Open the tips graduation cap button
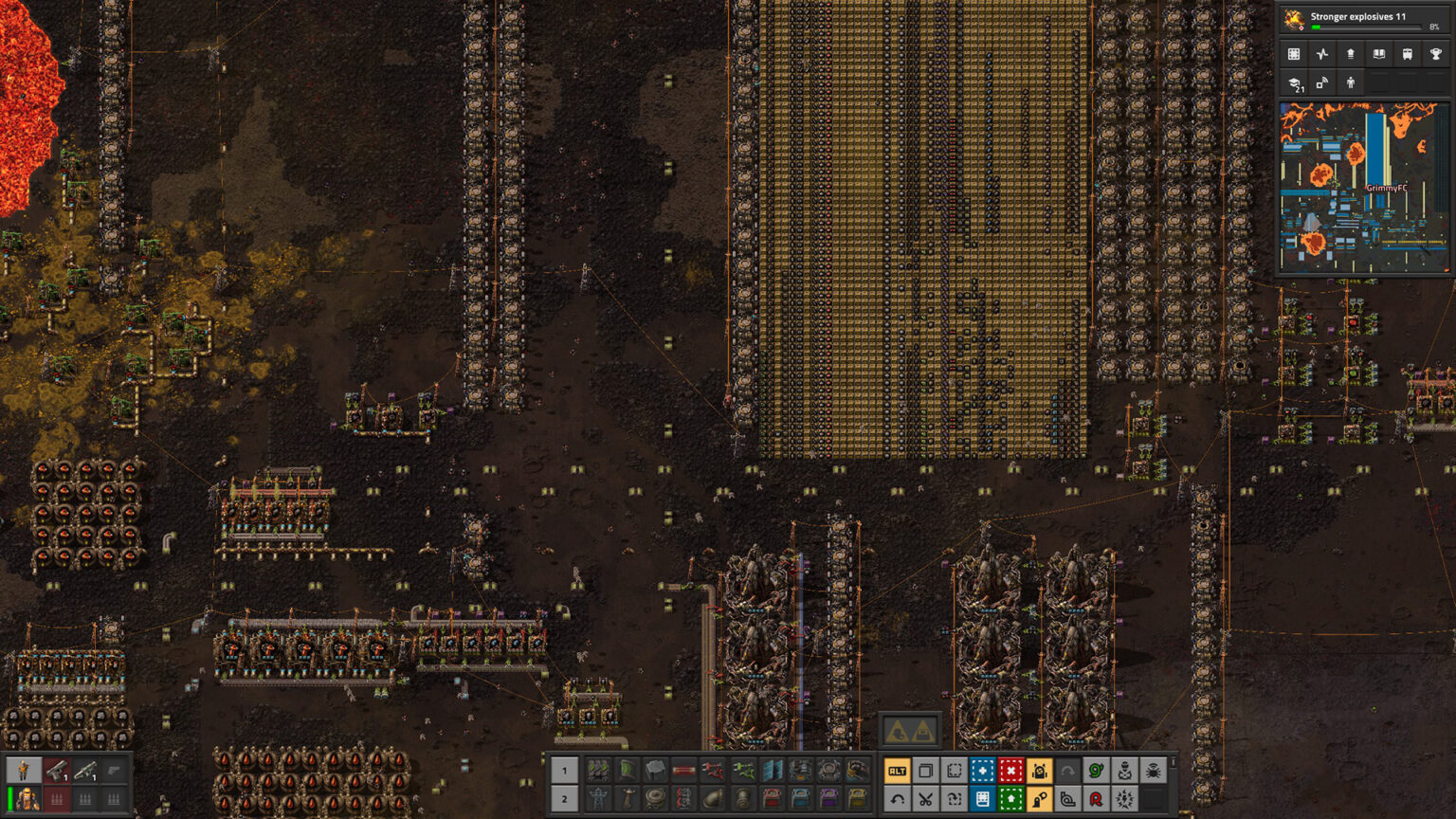The image size is (1456, 819). pos(1294,83)
